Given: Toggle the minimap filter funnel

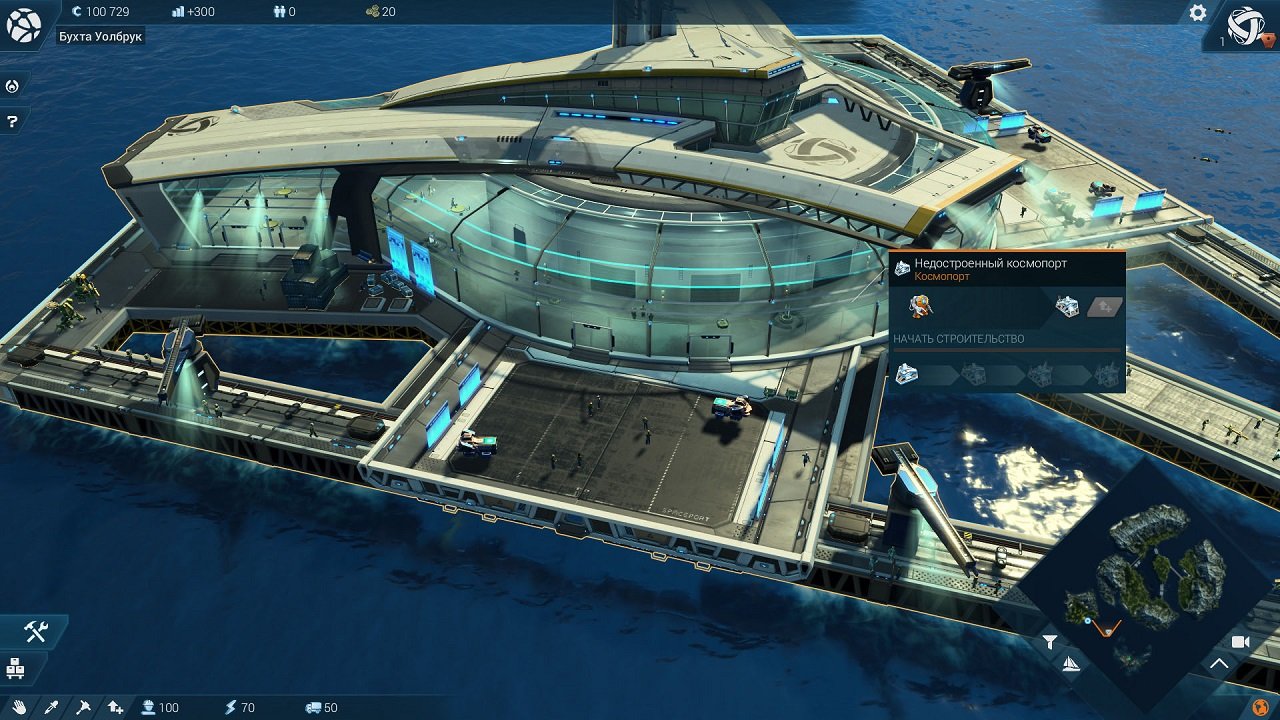Looking at the screenshot, I should tap(1050, 642).
